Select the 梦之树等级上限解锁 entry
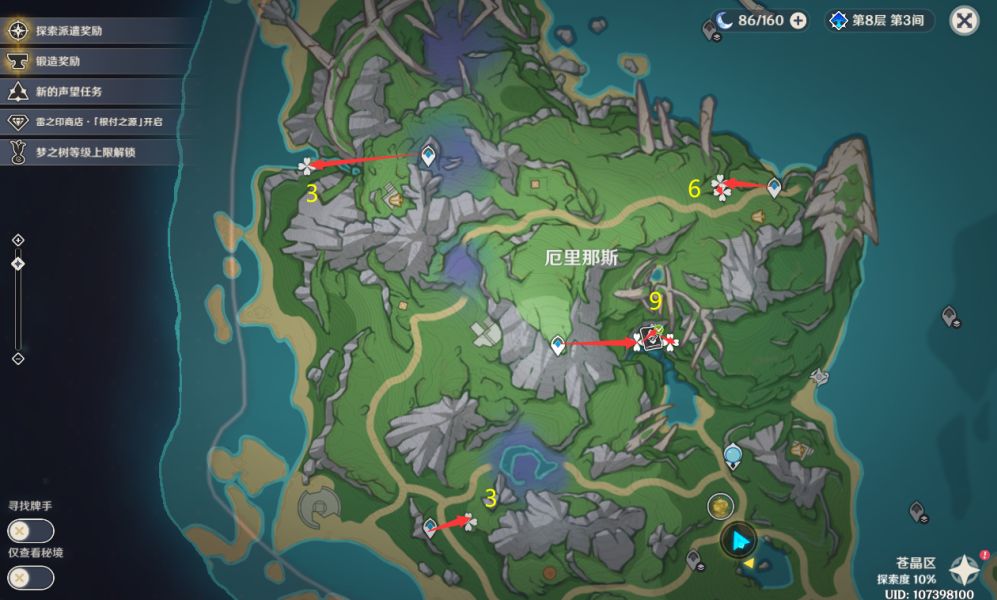 click(85, 152)
